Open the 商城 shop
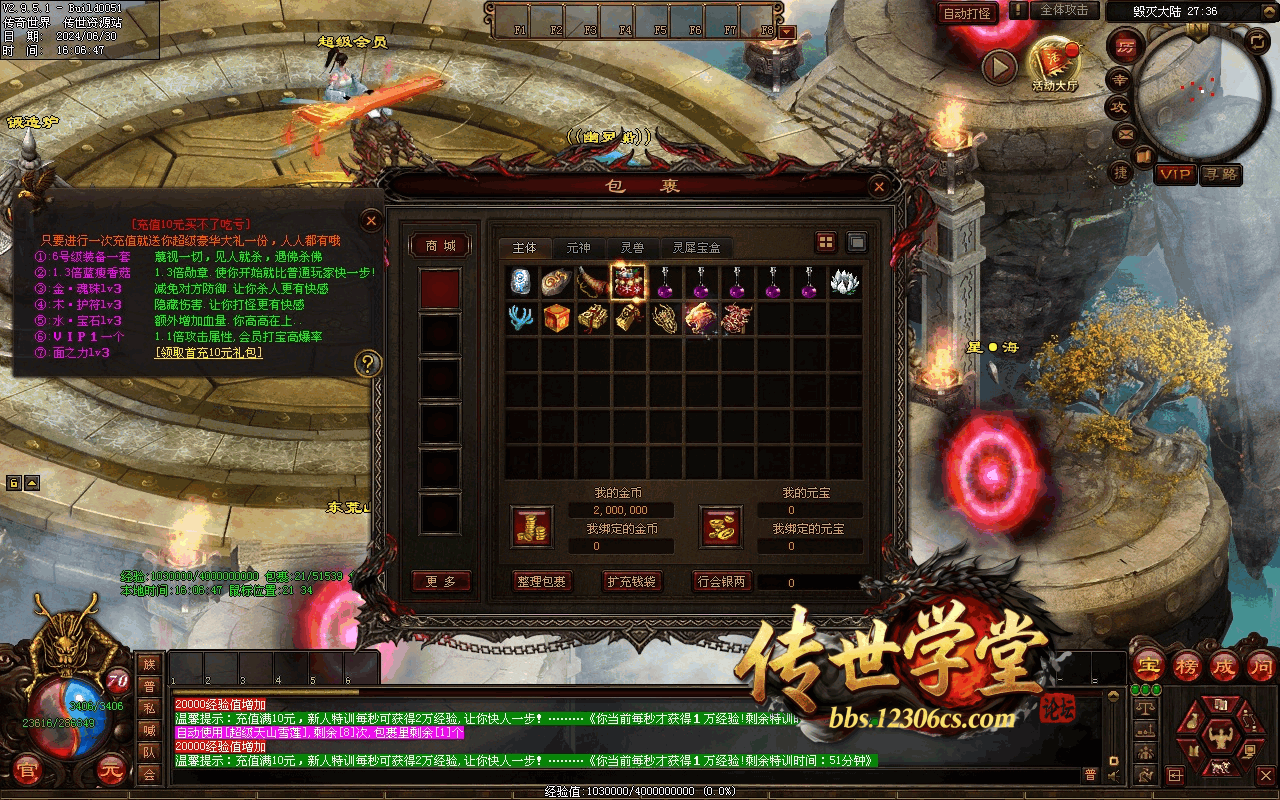The height and width of the screenshot is (800, 1280). click(x=440, y=246)
